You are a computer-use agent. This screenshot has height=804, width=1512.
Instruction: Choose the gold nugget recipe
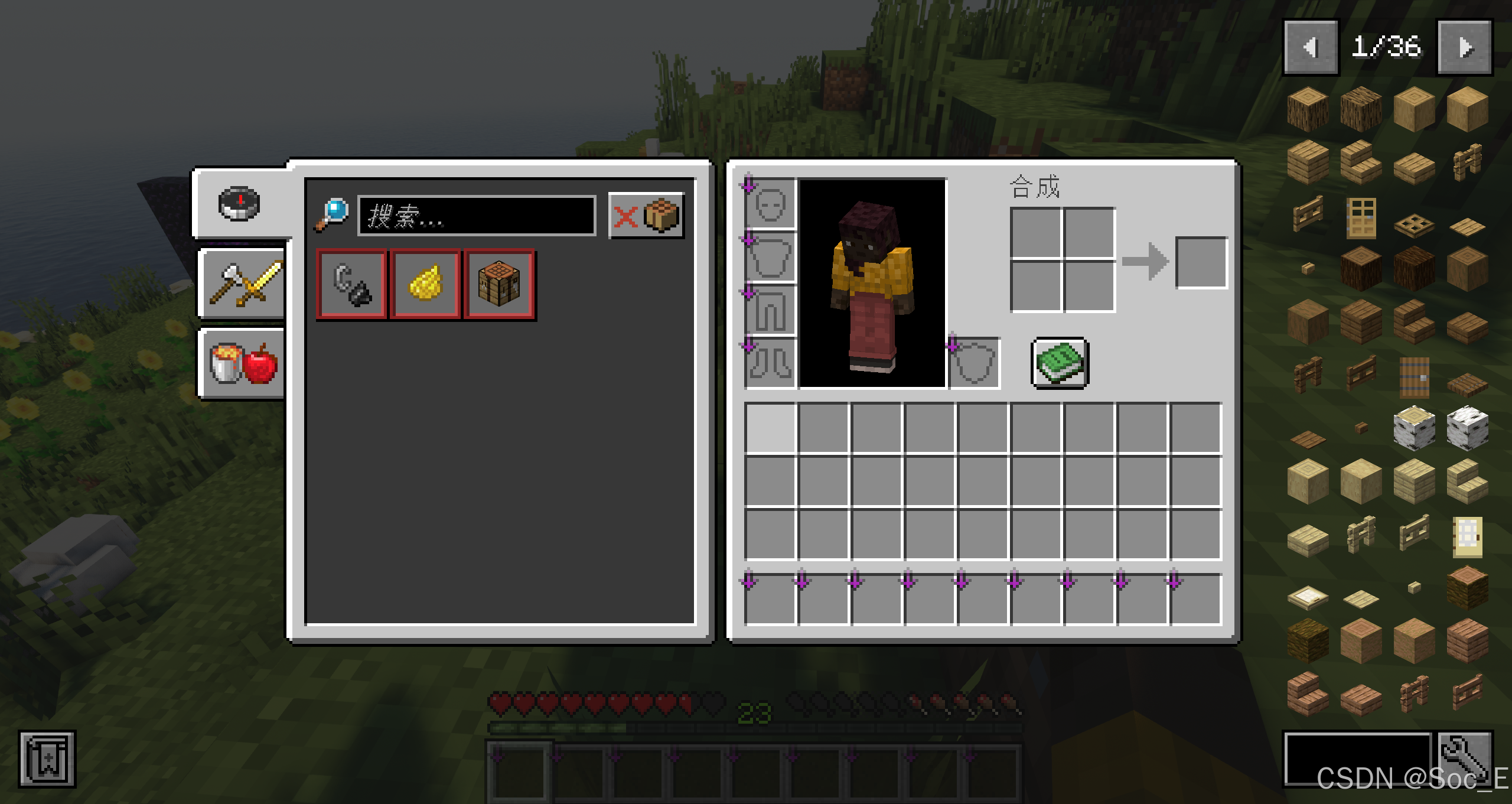[425, 285]
